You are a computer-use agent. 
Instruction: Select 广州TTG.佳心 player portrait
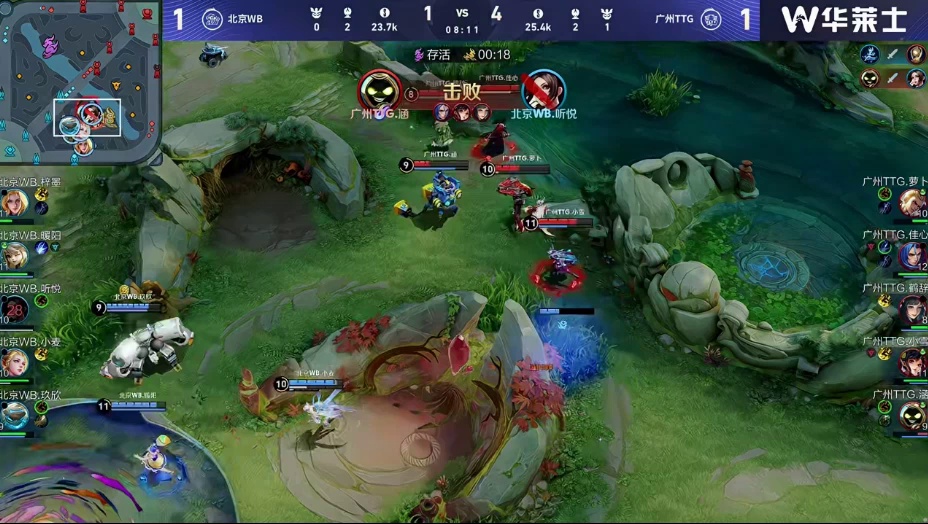pyautogui.click(x=912, y=256)
